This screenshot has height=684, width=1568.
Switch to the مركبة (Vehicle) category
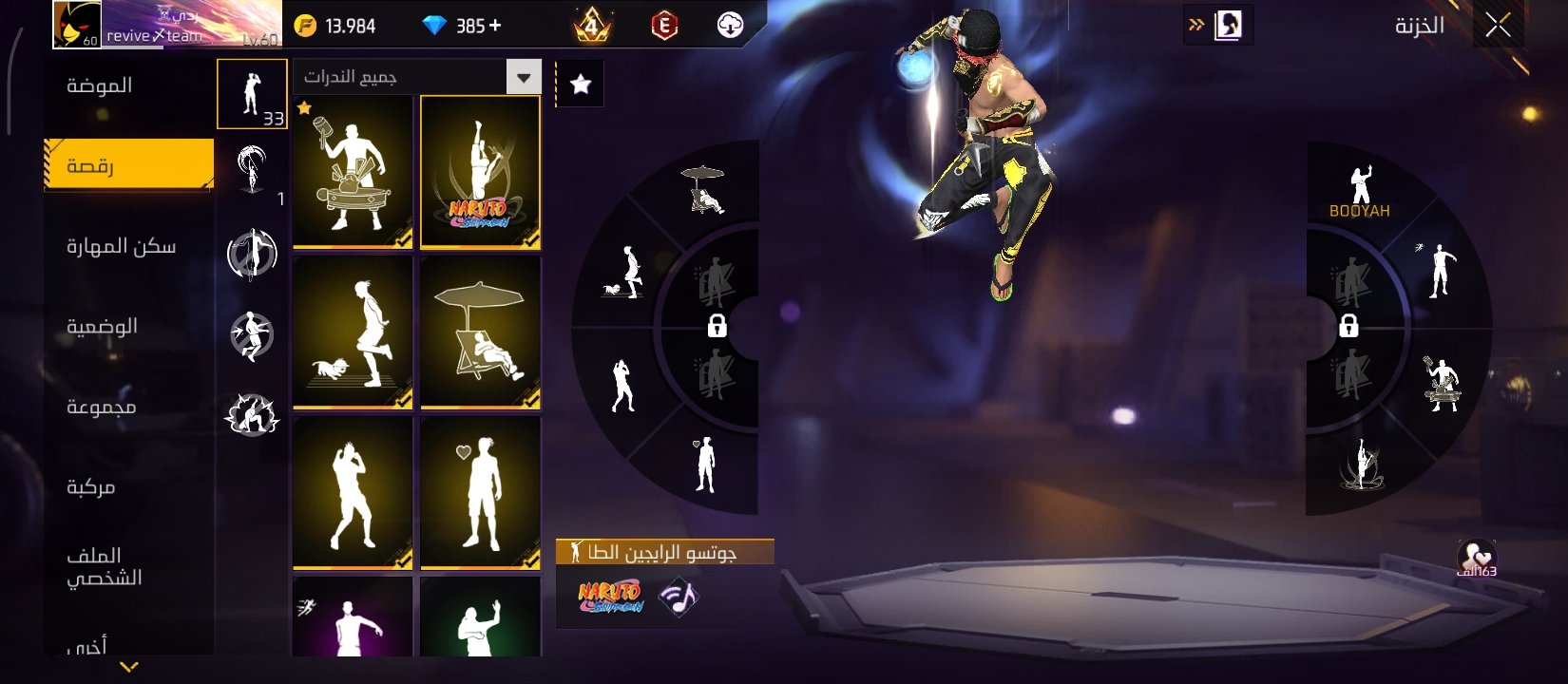pos(90,487)
